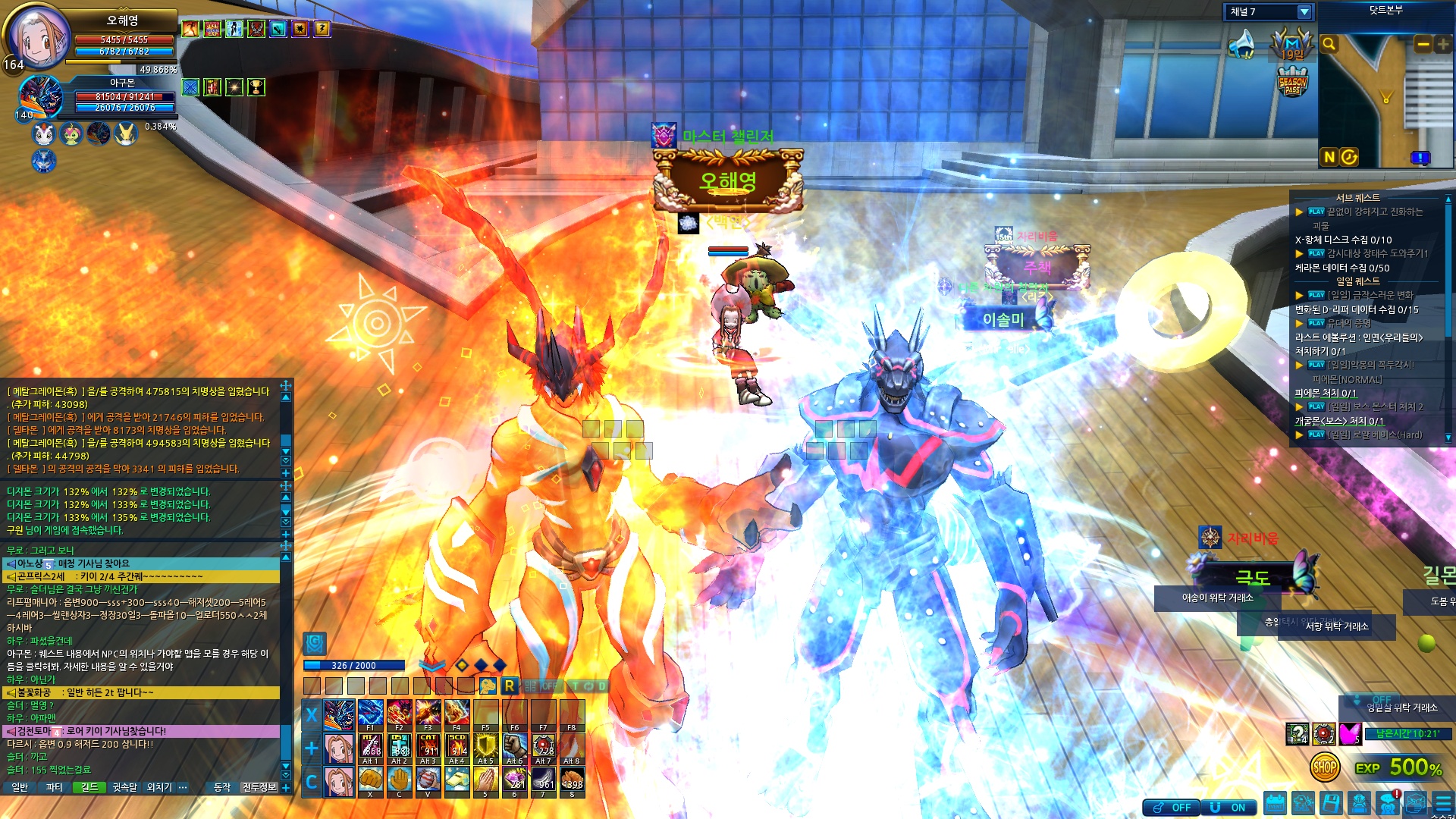Toggle the magnet auto-loot ON button

(1228, 808)
